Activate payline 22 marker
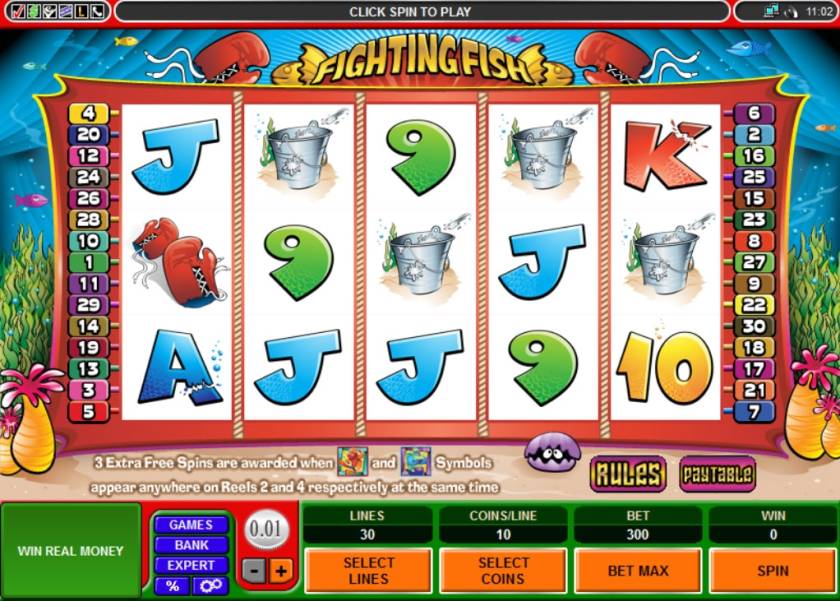The image size is (840, 601). [754, 305]
